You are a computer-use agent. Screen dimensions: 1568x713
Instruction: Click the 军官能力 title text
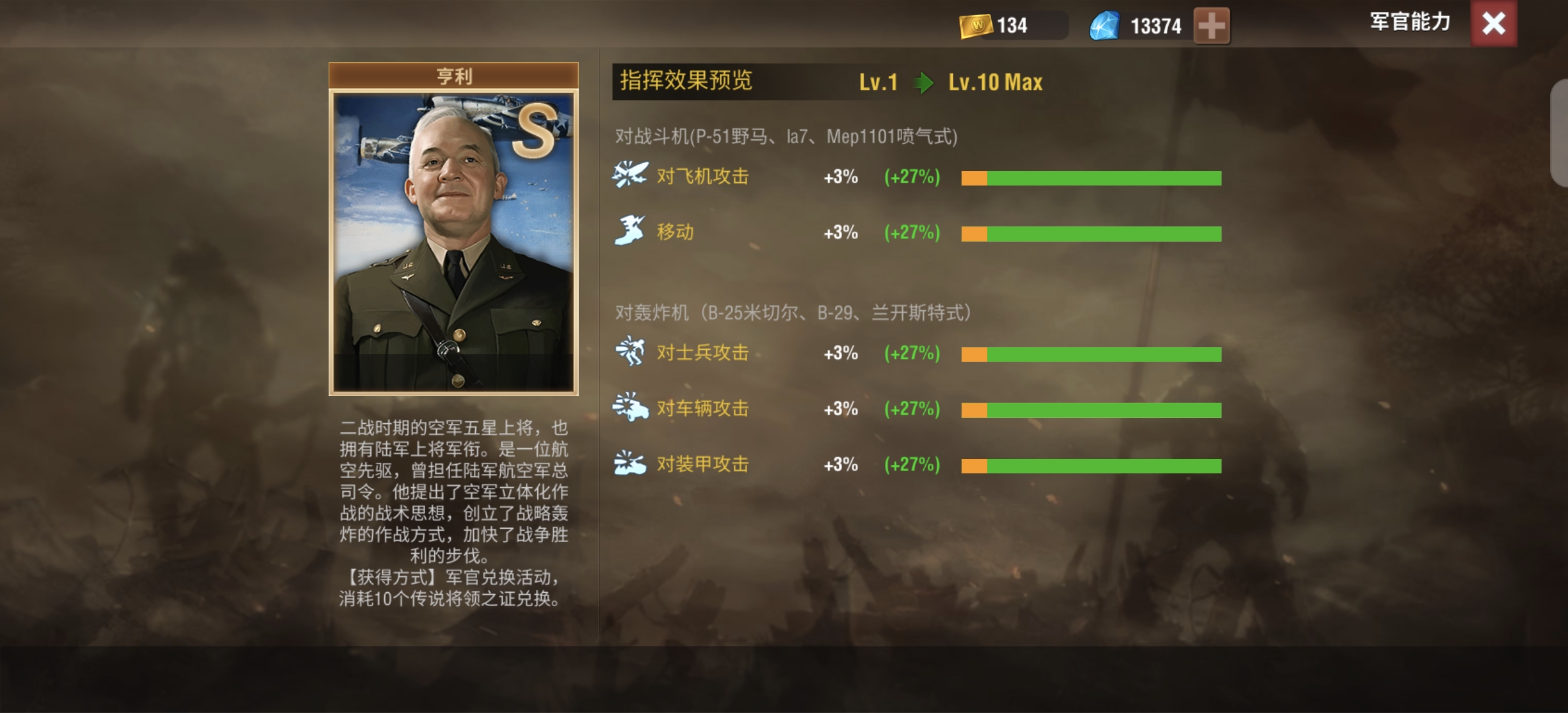[x=1410, y=22]
